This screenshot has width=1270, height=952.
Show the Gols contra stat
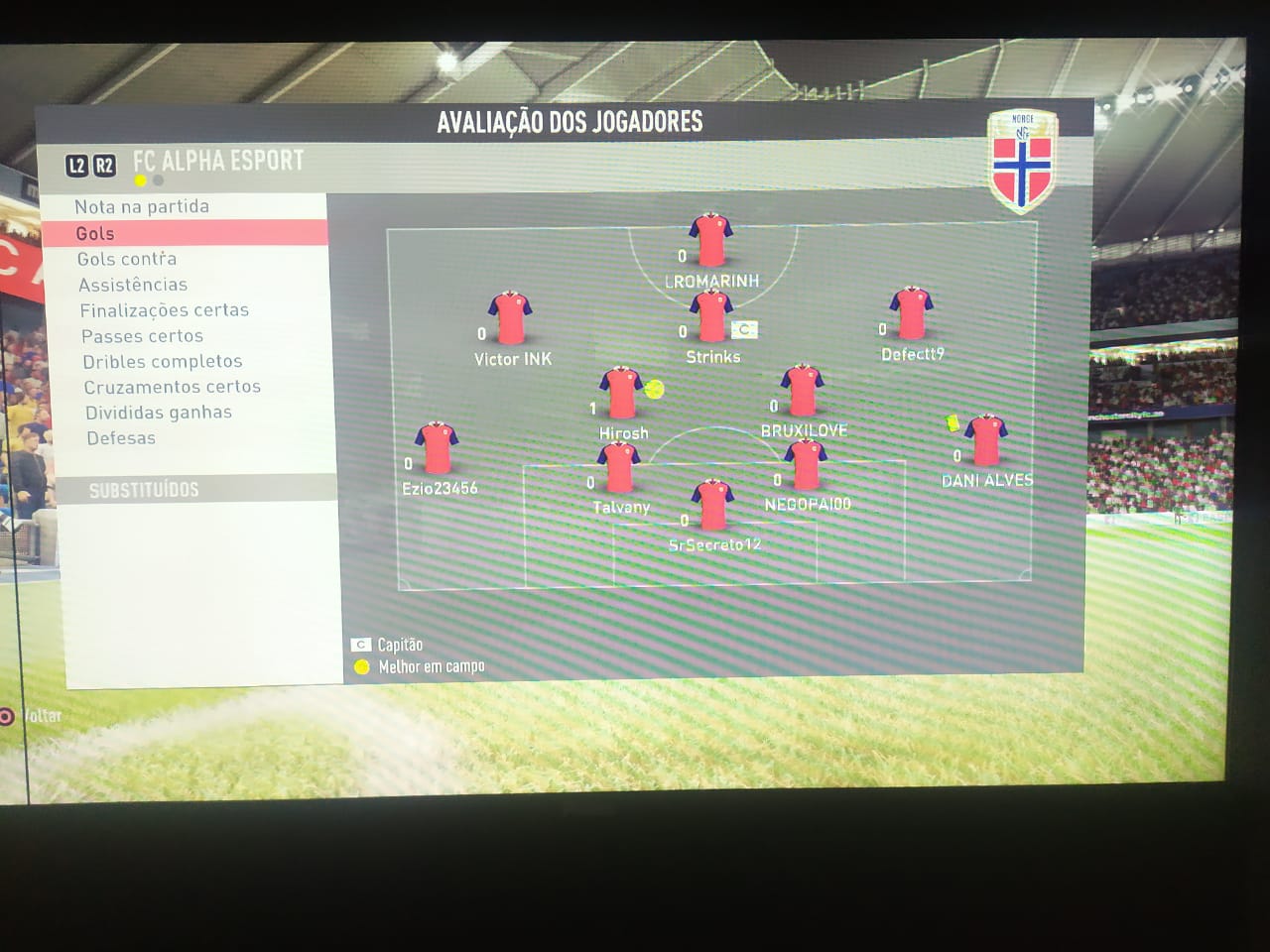click(127, 259)
